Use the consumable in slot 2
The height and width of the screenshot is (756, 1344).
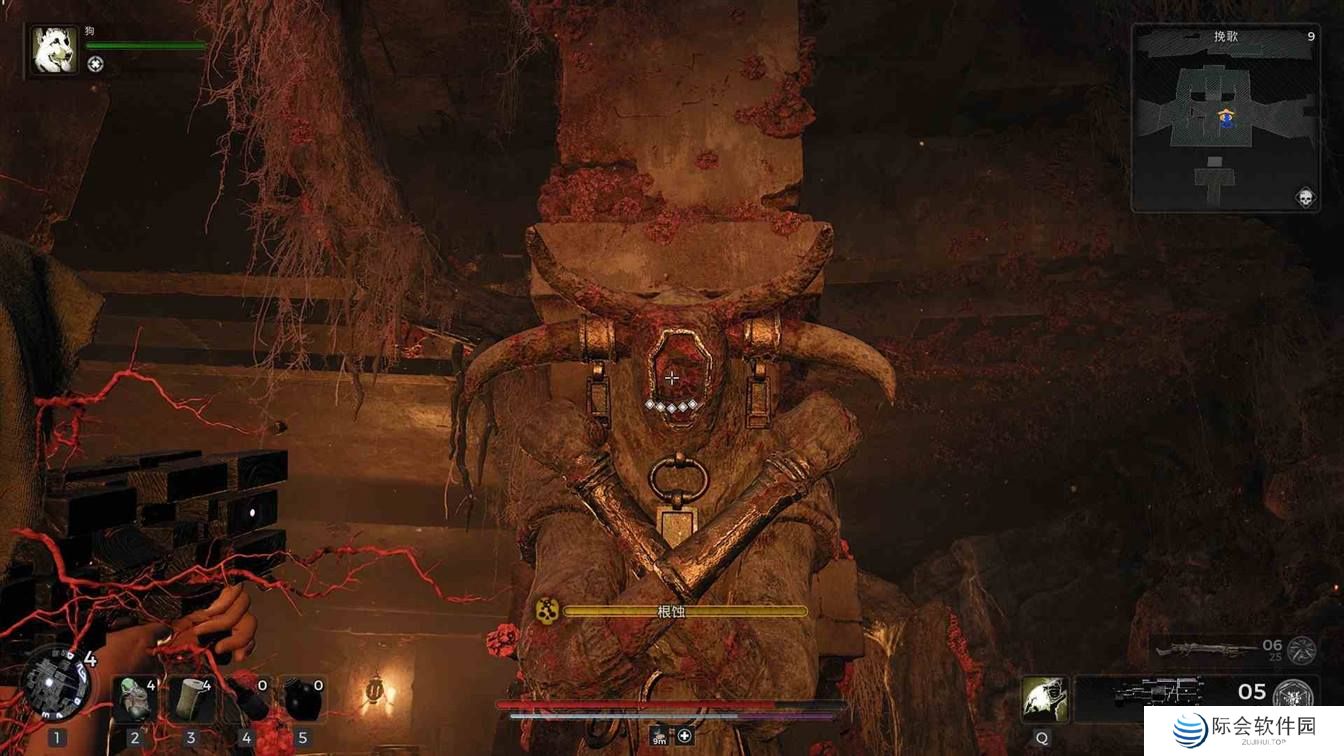(135, 699)
